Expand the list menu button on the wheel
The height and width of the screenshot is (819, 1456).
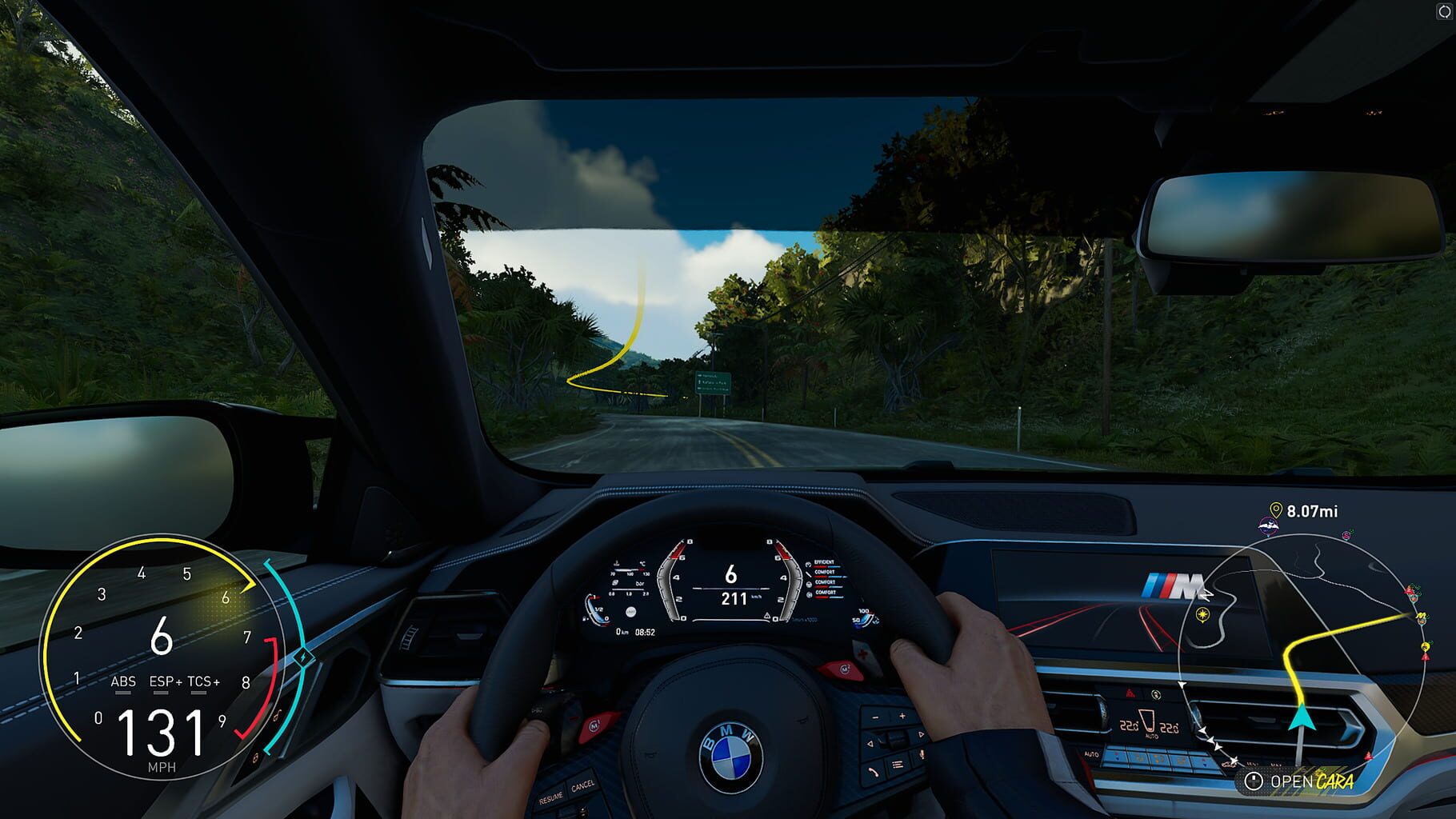click(898, 764)
